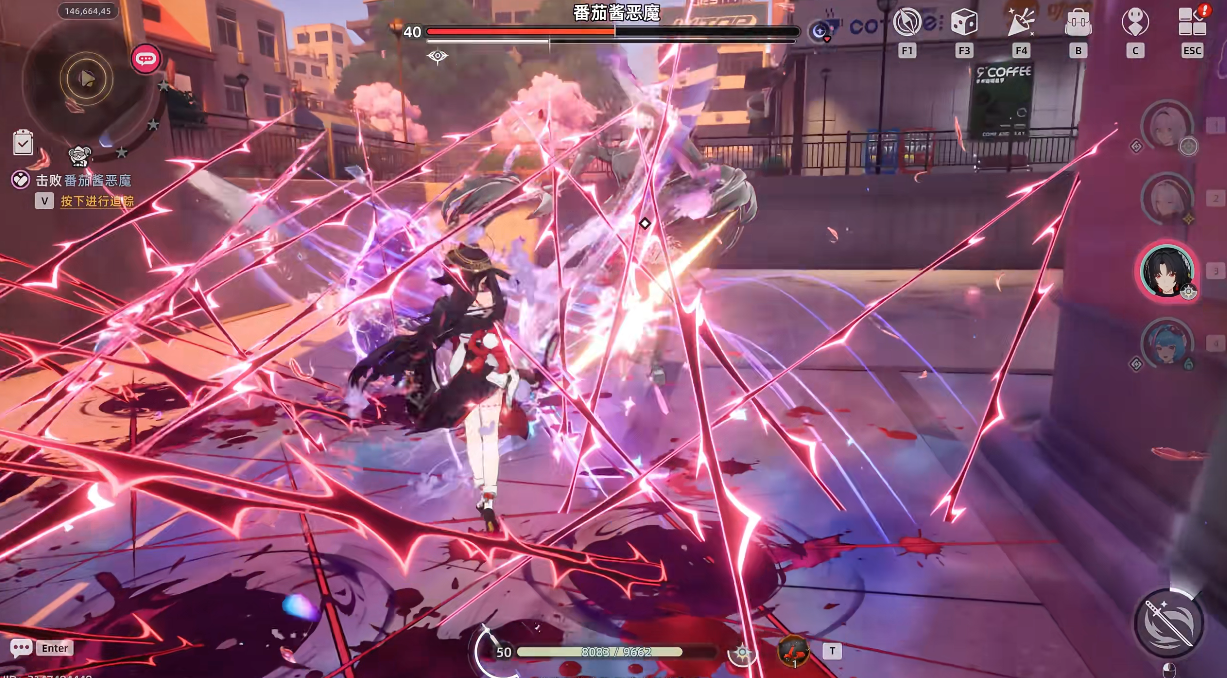This screenshot has width=1227, height=678.
Task: Switch to the blue-haired party member
Action: [x=1166, y=343]
